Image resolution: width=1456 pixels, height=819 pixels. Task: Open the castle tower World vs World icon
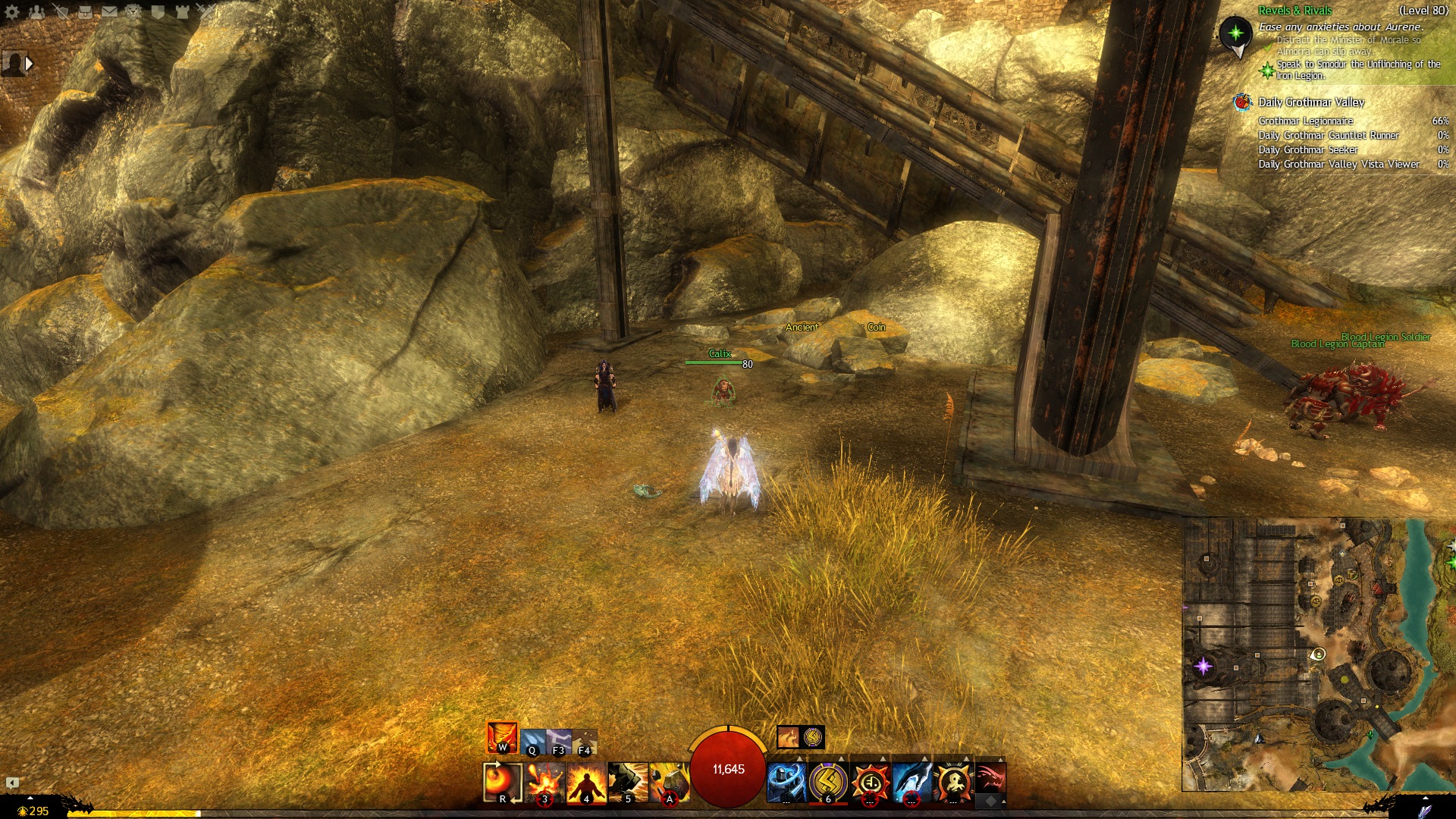point(182,11)
